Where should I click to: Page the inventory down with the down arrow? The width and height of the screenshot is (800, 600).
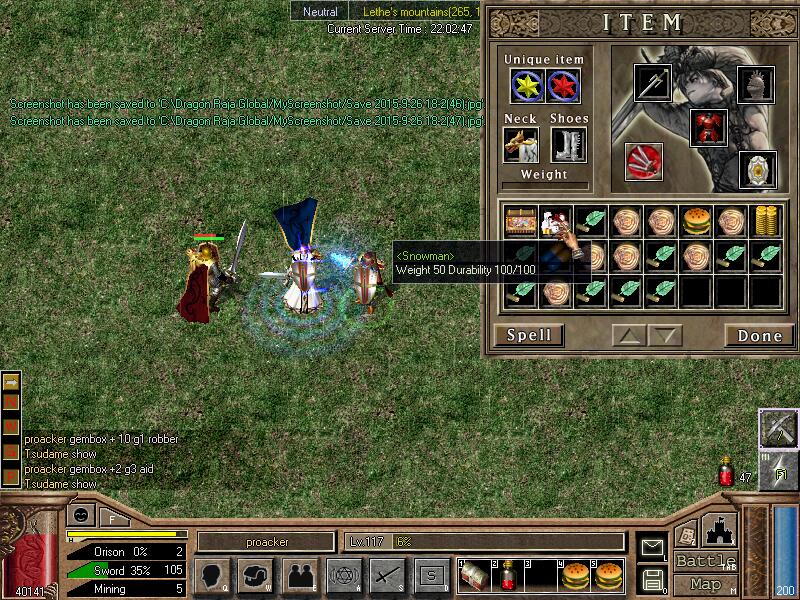pos(663,335)
